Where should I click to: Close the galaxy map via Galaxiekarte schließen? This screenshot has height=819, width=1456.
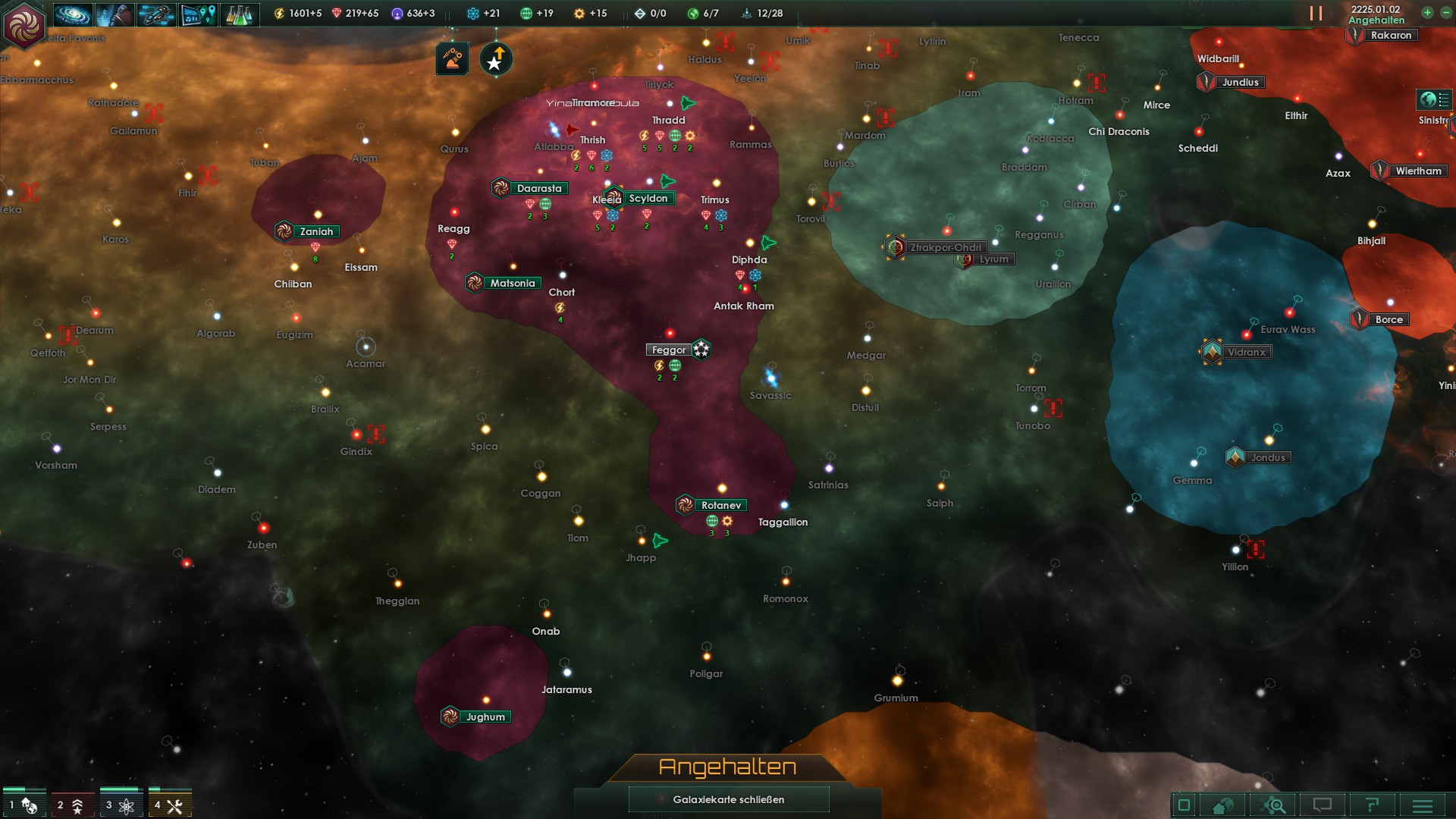coord(728,799)
